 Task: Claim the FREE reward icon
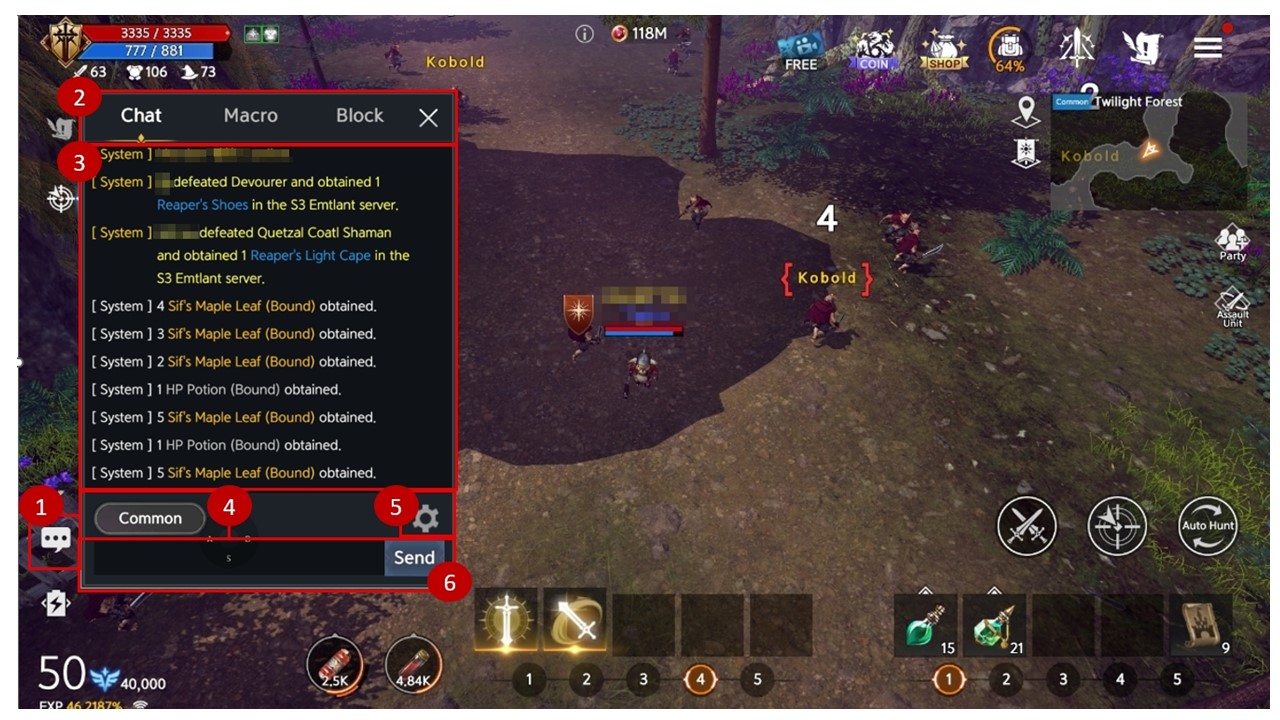tap(800, 50)
